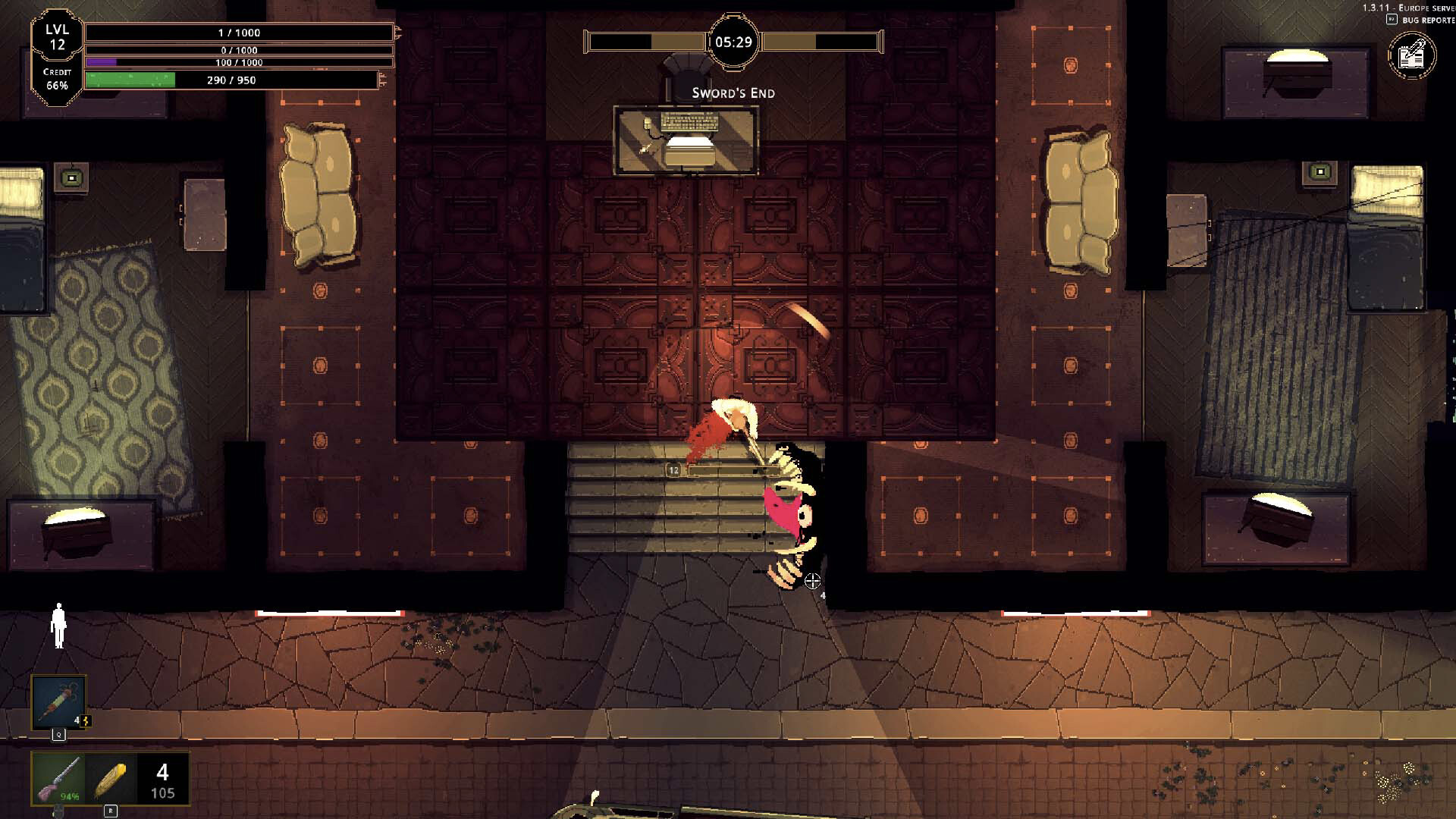This screenshot has width=1456, height=819.
Task: Open the quest journal icon
Action: pos(1413,55)
